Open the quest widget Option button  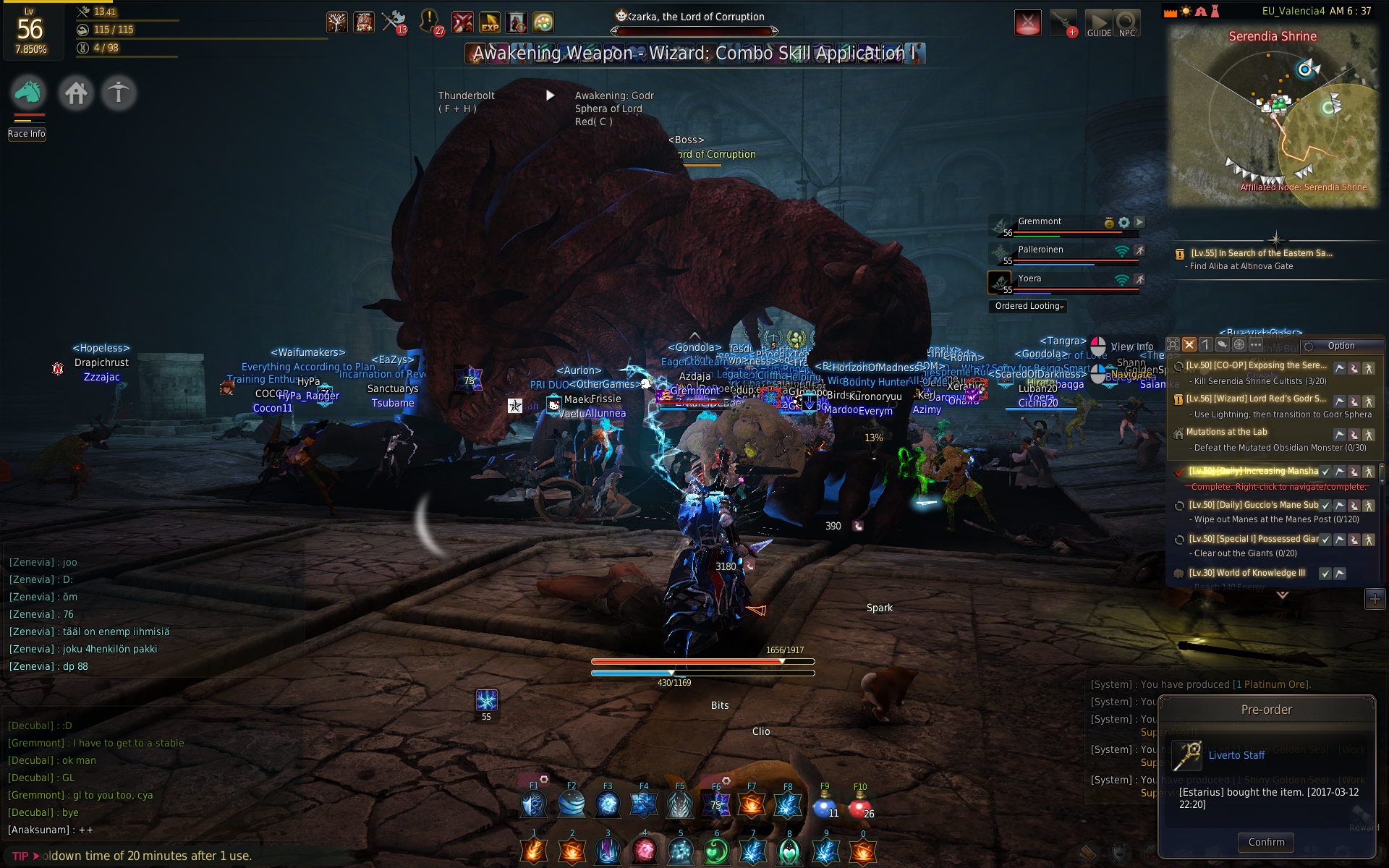click(1341, 346)
